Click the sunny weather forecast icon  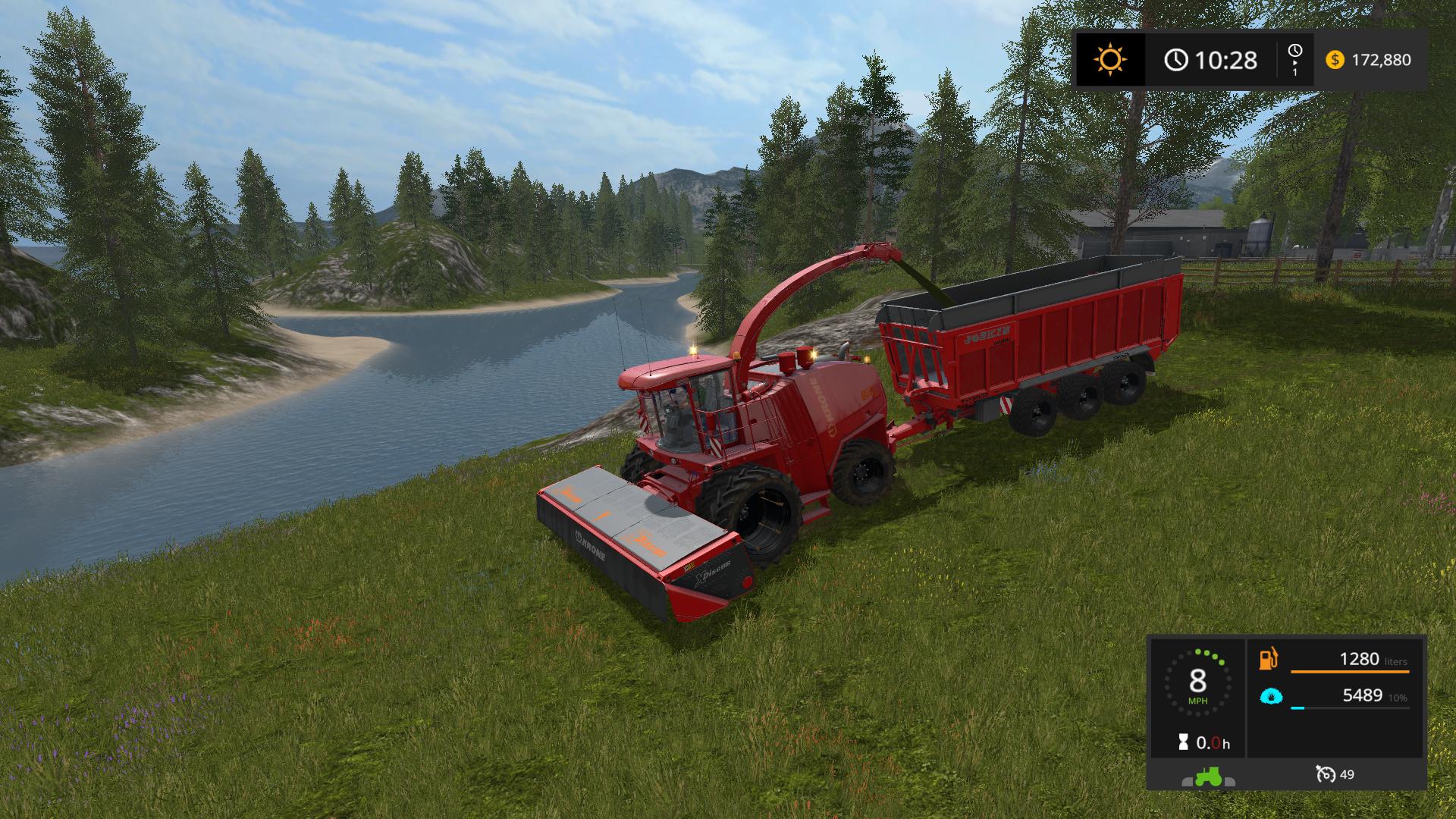coord(1111,59)
